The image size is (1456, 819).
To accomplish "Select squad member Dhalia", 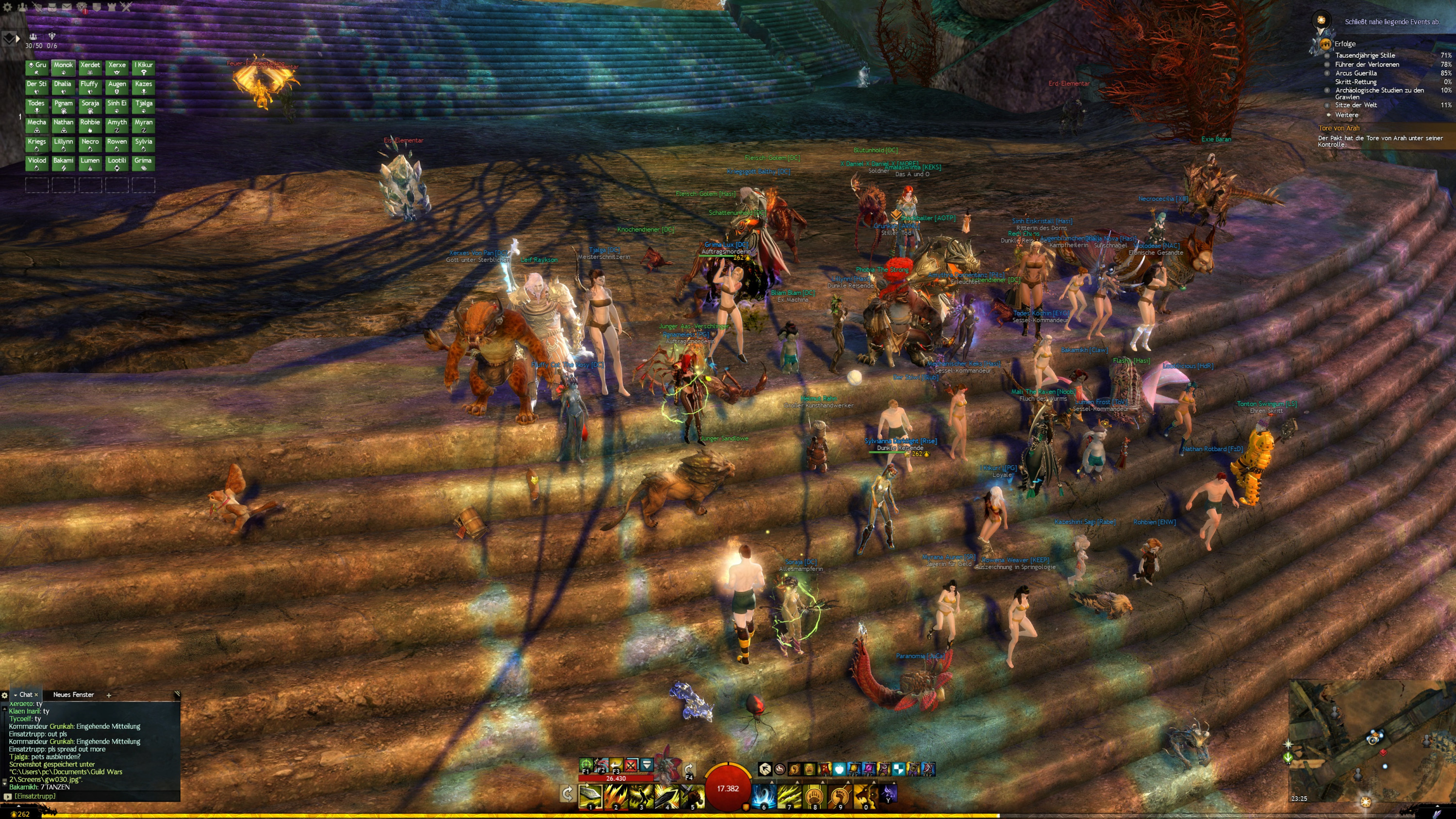I will [63, 87].
